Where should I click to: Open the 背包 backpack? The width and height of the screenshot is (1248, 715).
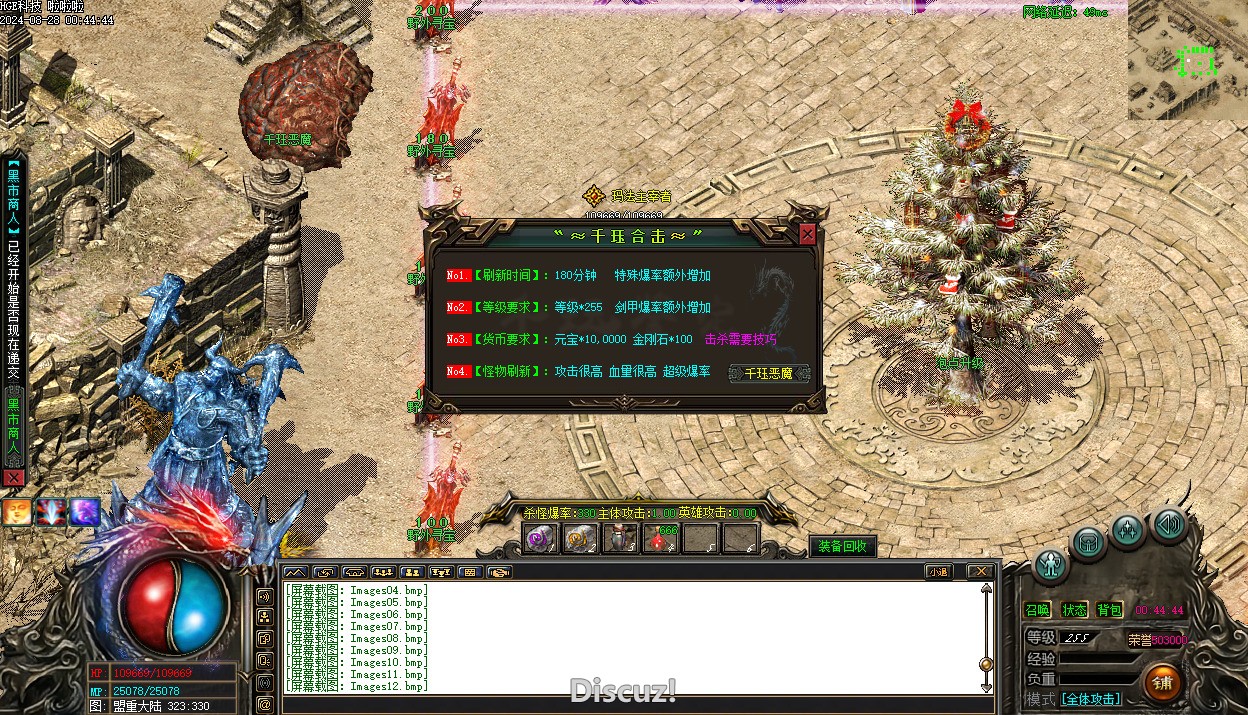[1110, 610]
